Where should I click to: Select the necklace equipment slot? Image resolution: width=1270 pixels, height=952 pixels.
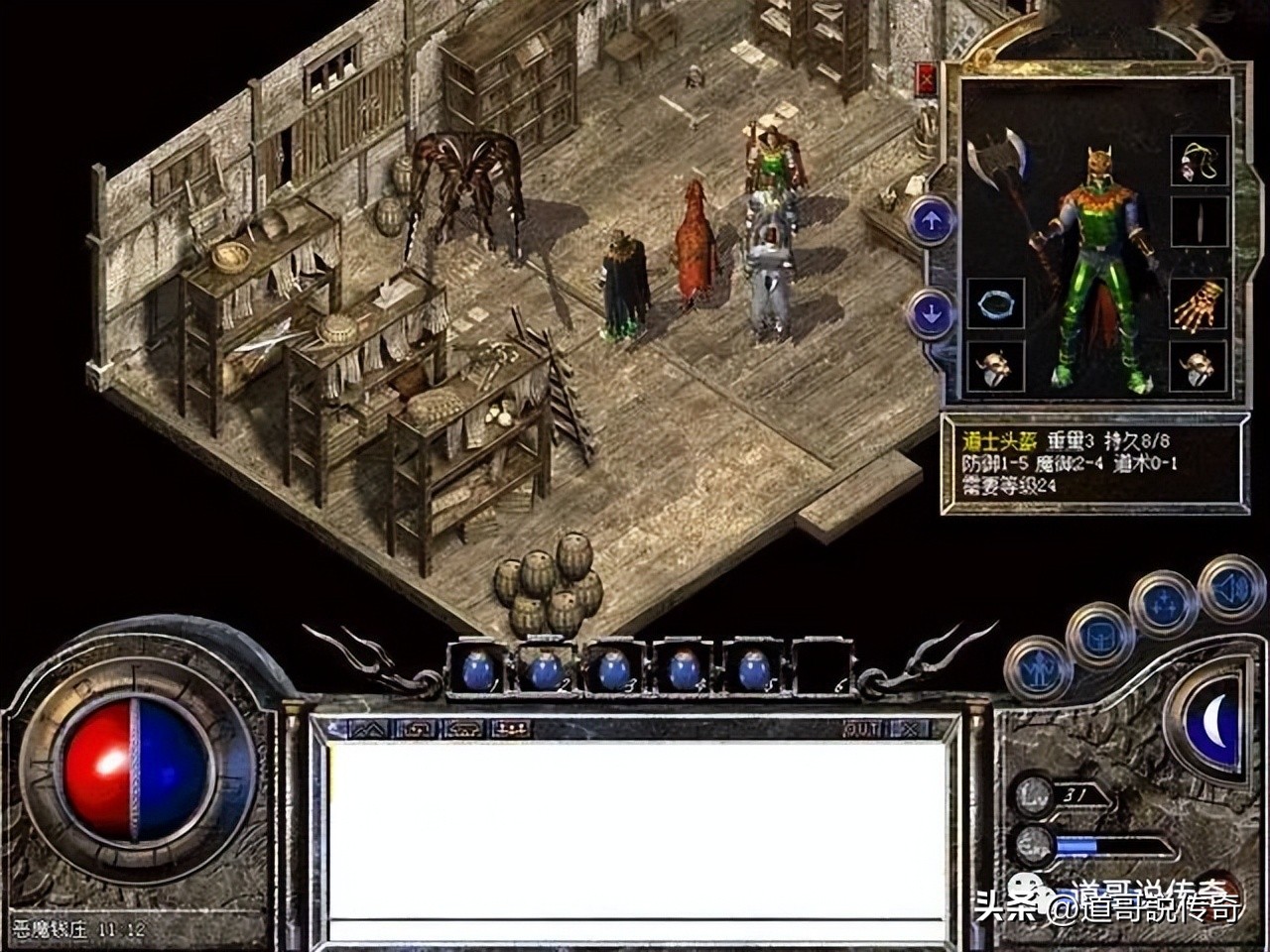1200,161
